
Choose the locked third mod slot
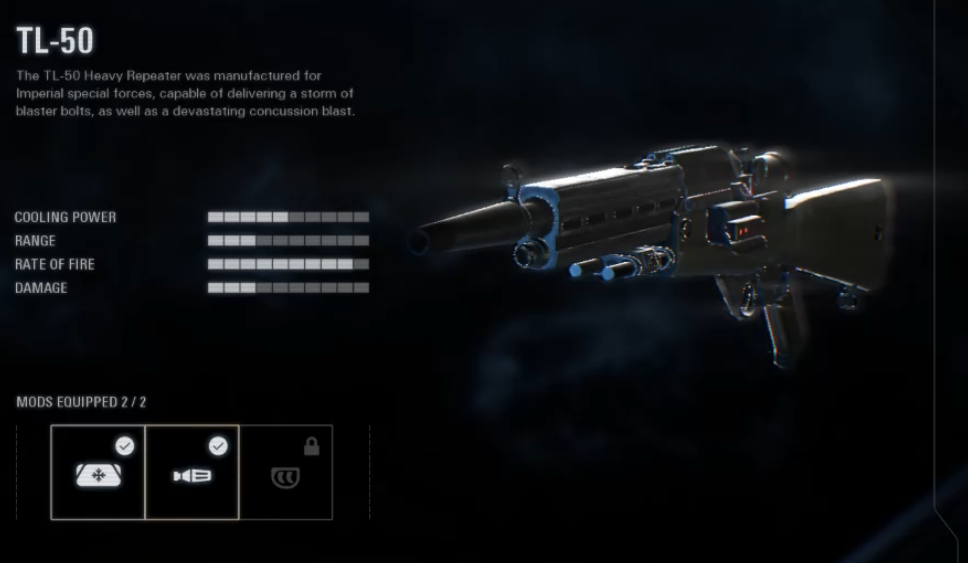tap(286, 472)
